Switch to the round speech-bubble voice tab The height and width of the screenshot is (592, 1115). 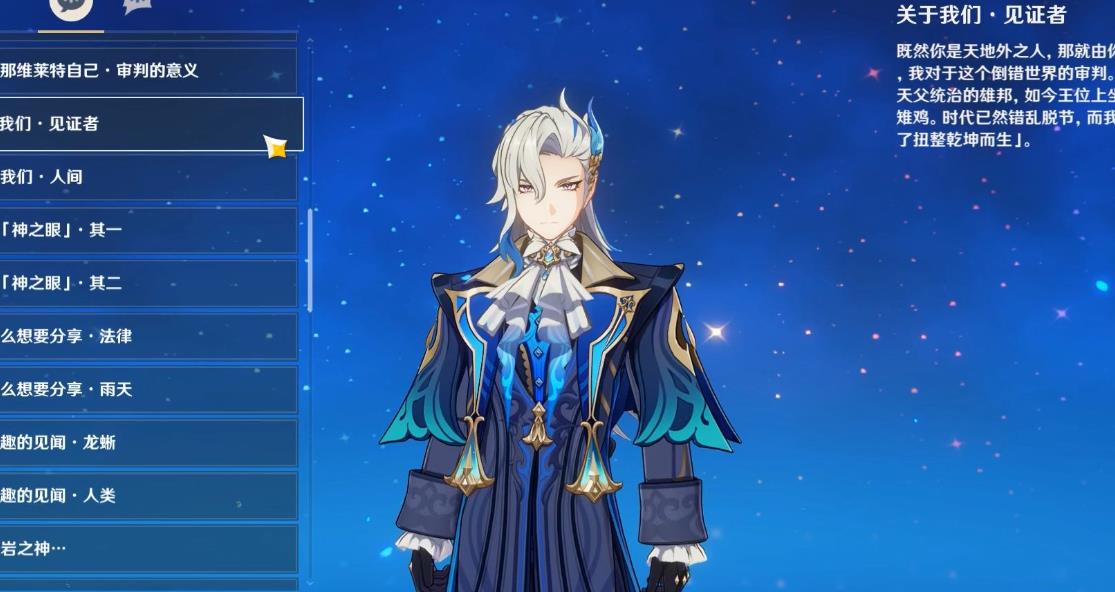71,8
